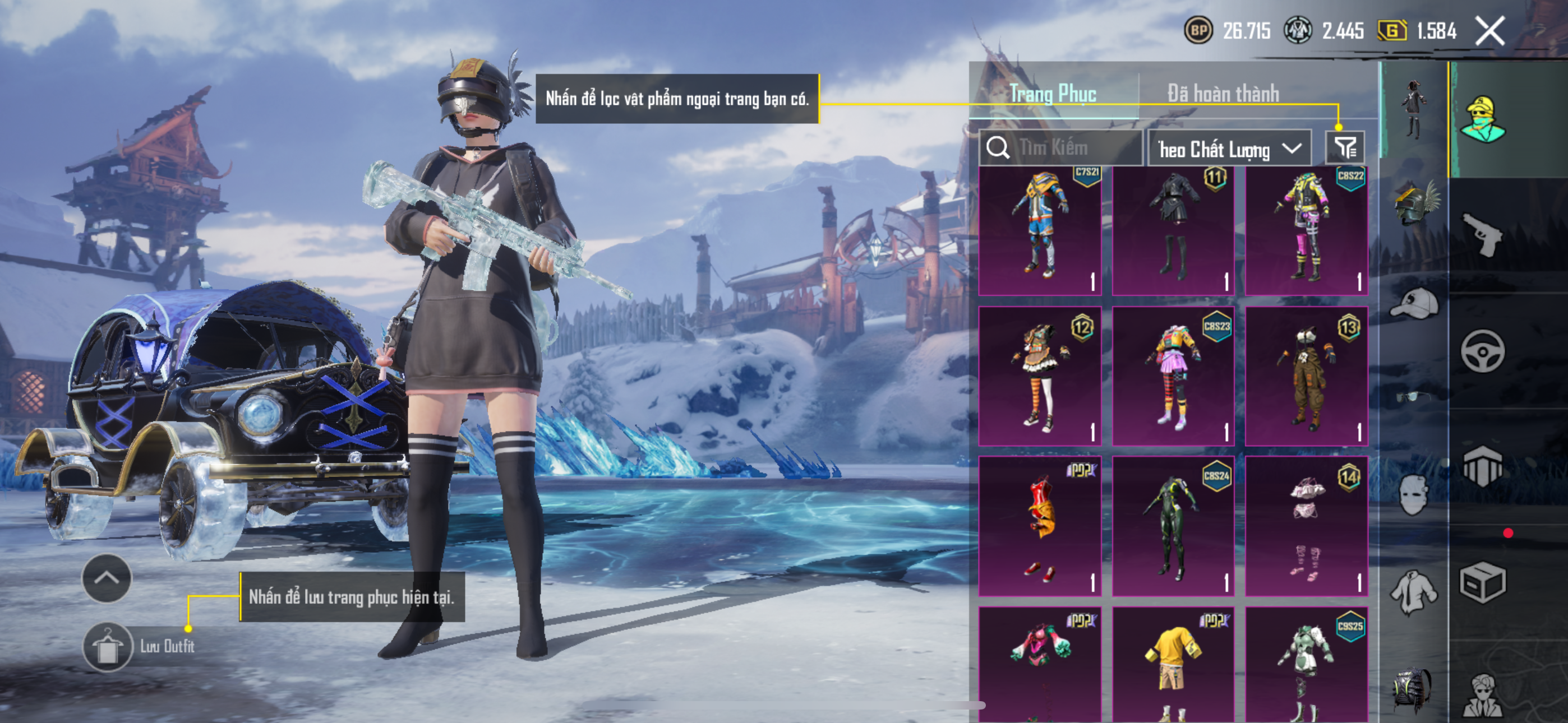Open the steering wheel vehicle category
The width and height of the screenshot is (1568, 723).
[x=1482, y=351]
